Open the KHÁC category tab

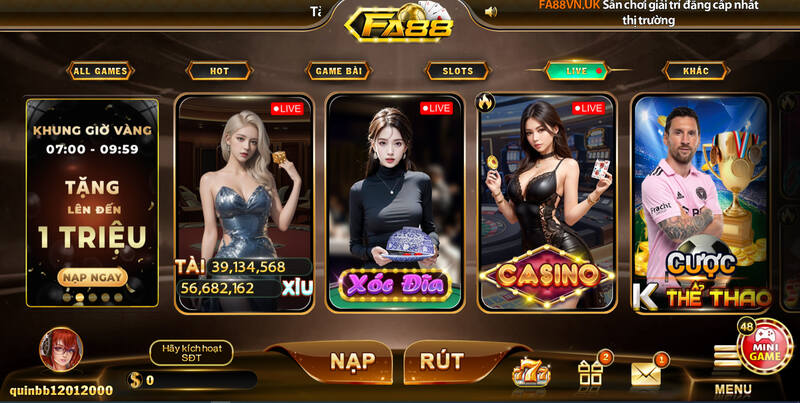click(696, 71)
